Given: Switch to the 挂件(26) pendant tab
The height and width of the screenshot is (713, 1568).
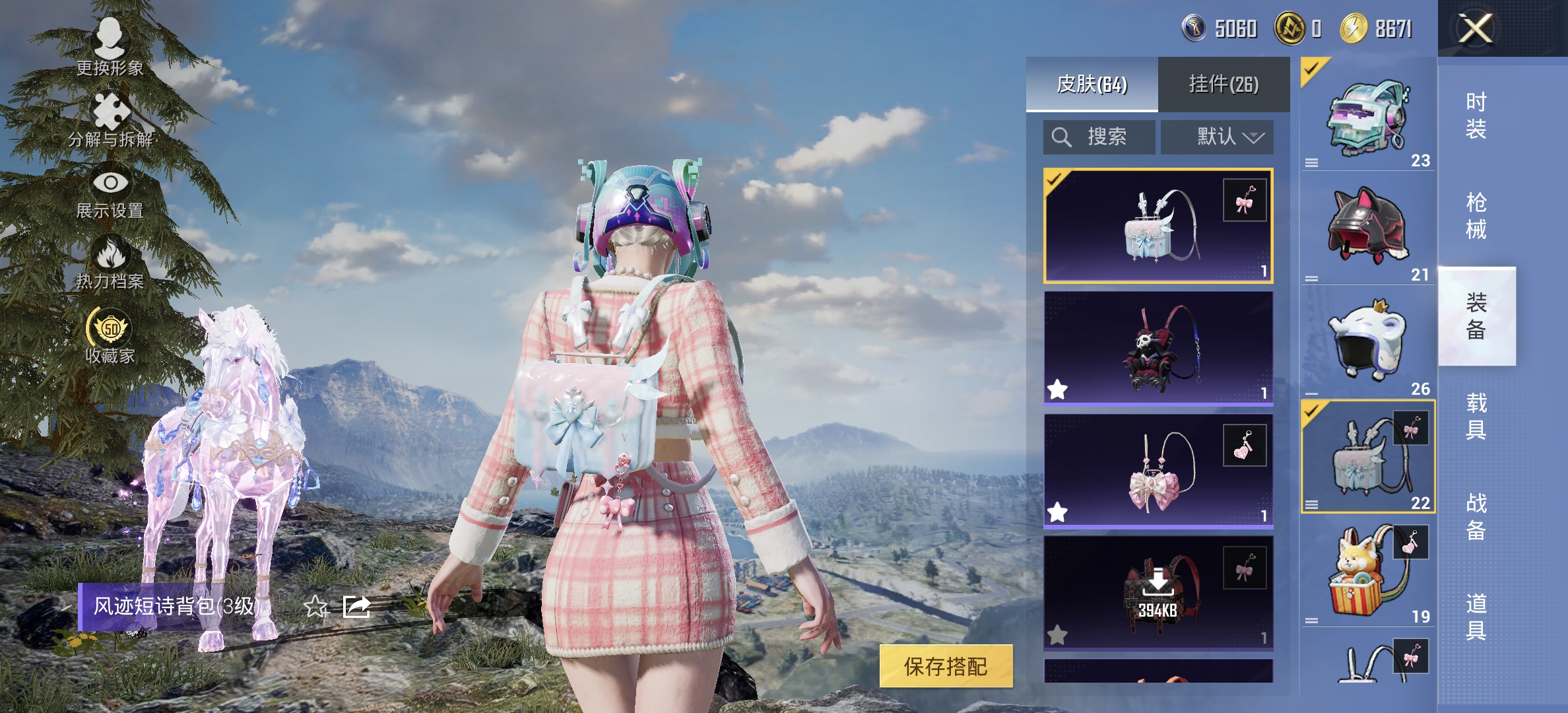Looking at the screenshot, I should [1224, 86].
